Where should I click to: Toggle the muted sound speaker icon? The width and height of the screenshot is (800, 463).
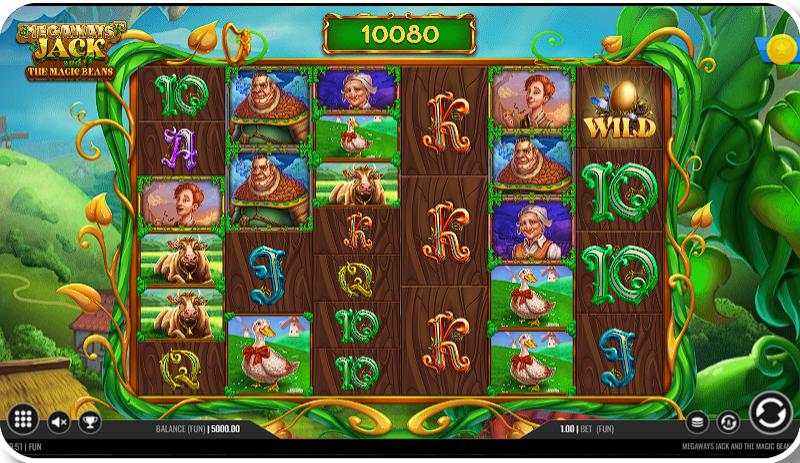(x=59, y=422)
